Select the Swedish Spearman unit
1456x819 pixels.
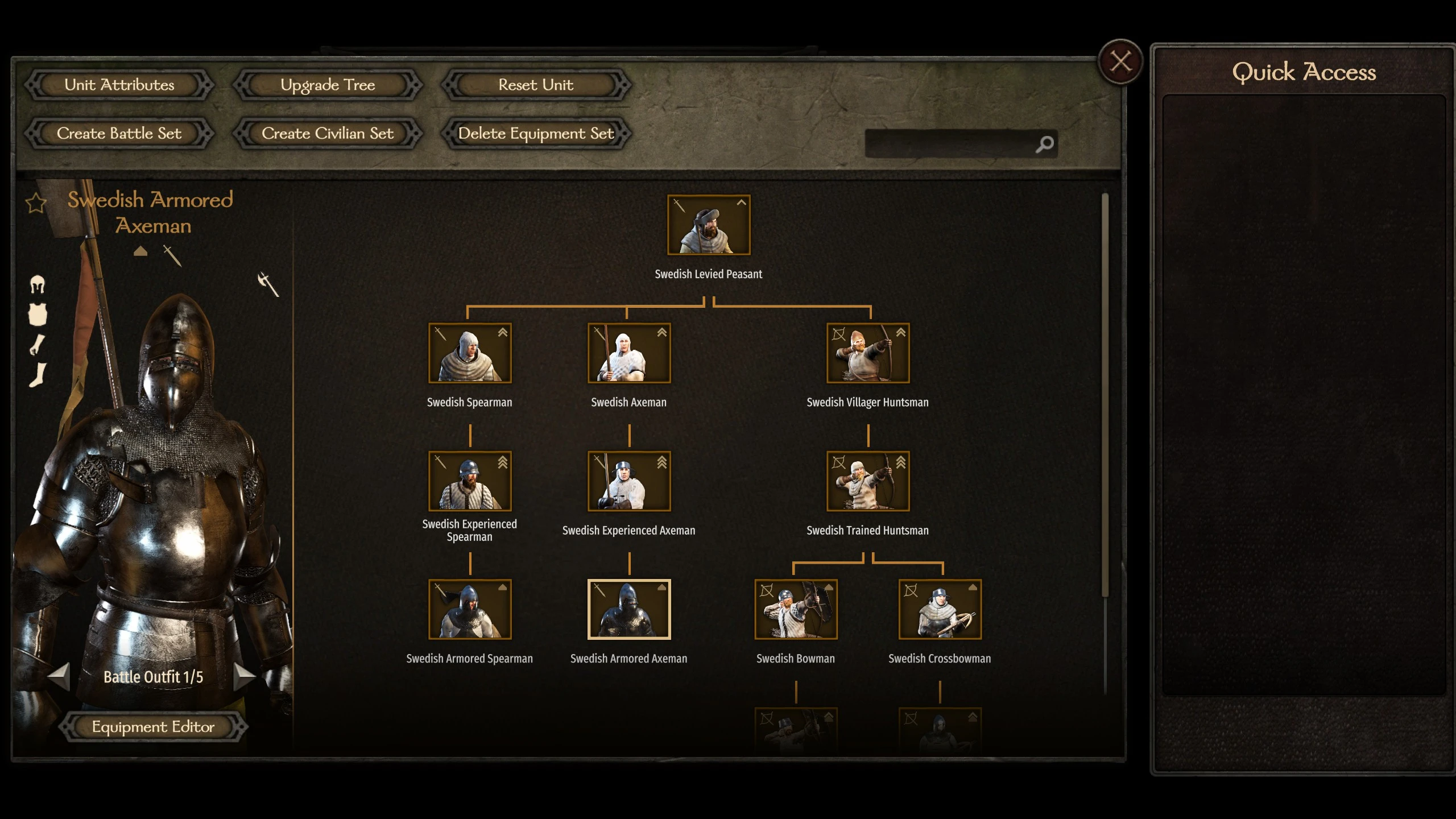pos(470,353)
